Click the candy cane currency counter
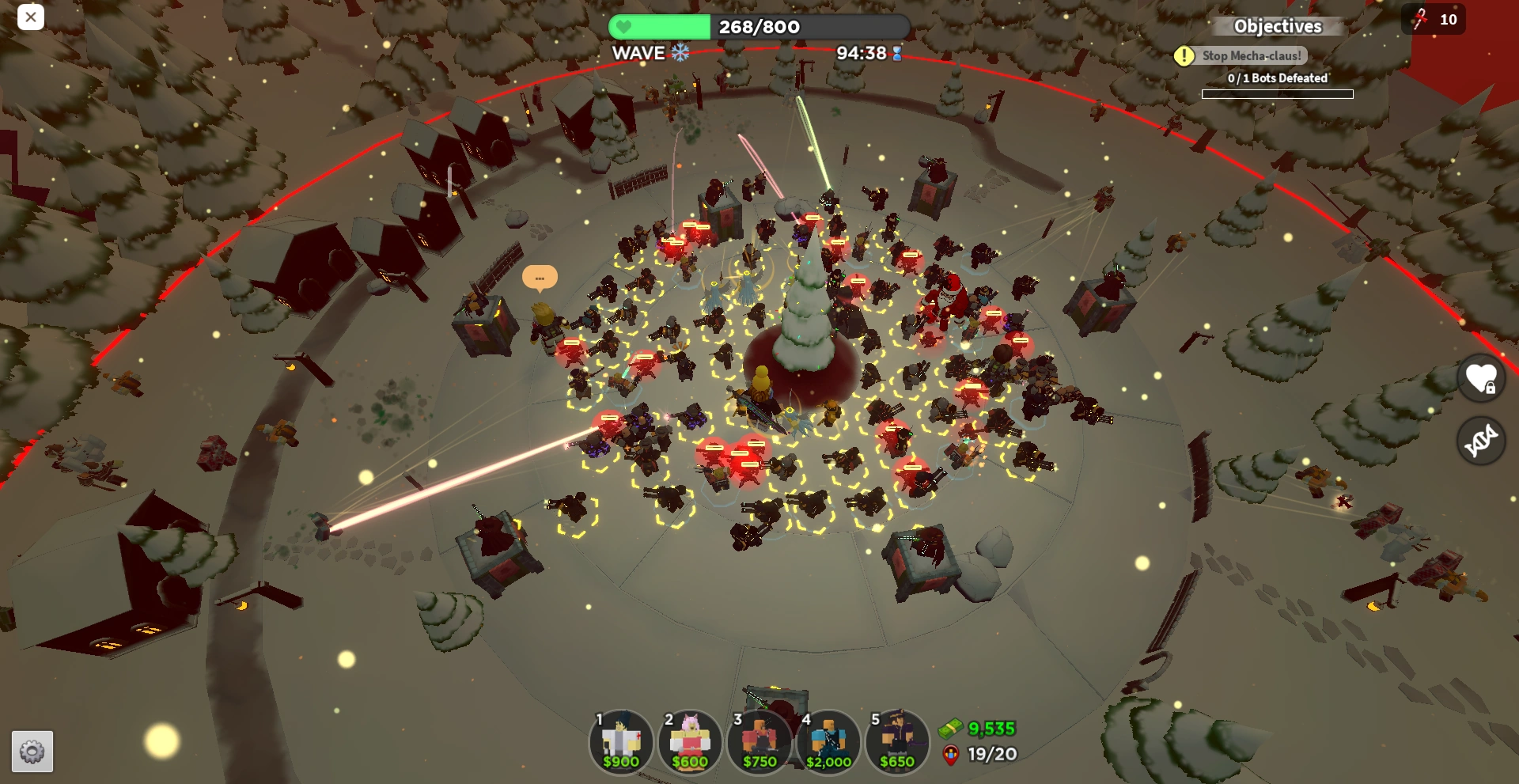This screenshot has height=784, width=1519. click(1434, 19)
